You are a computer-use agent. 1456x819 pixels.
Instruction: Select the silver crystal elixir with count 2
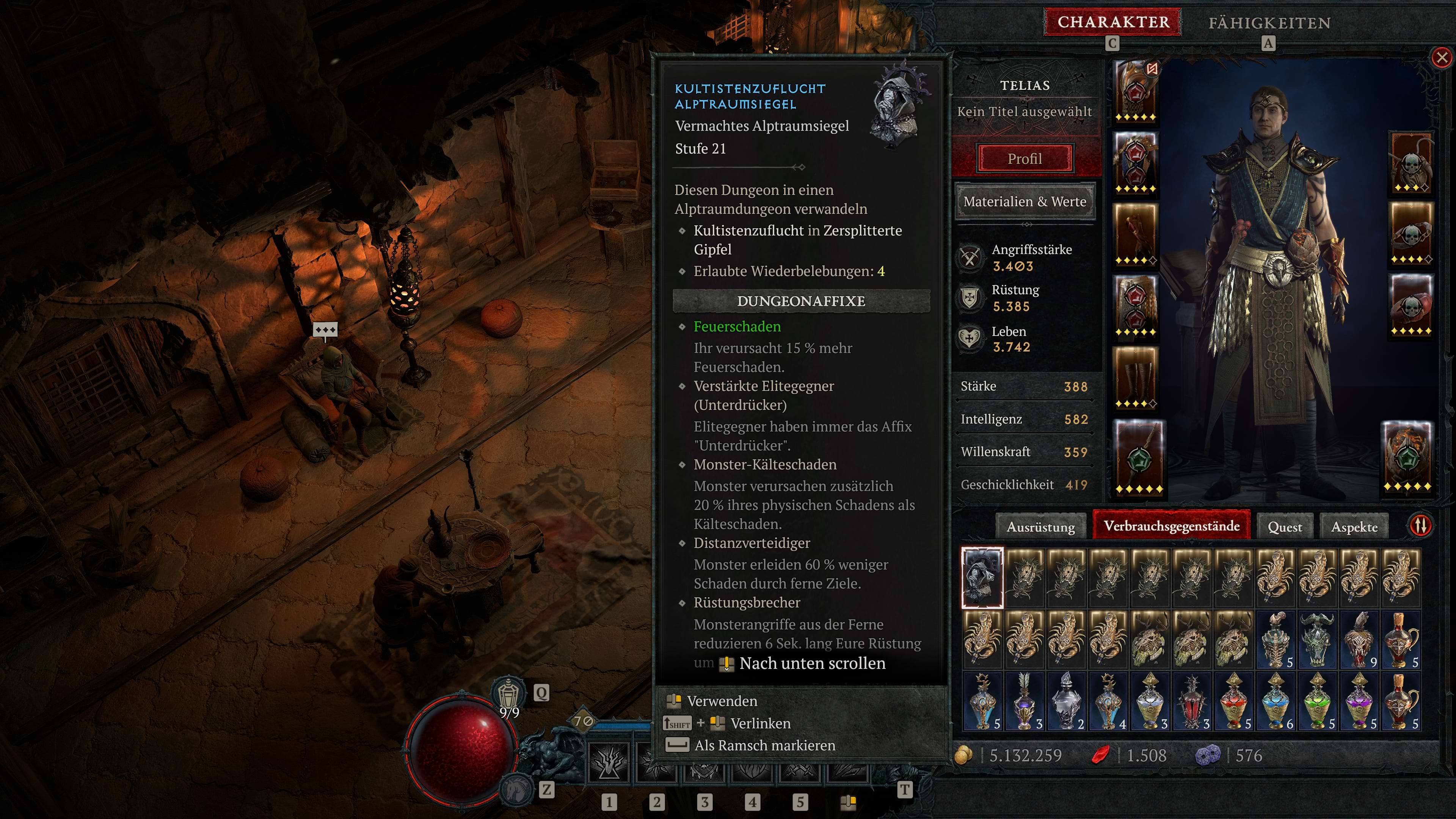(1066, 701)
